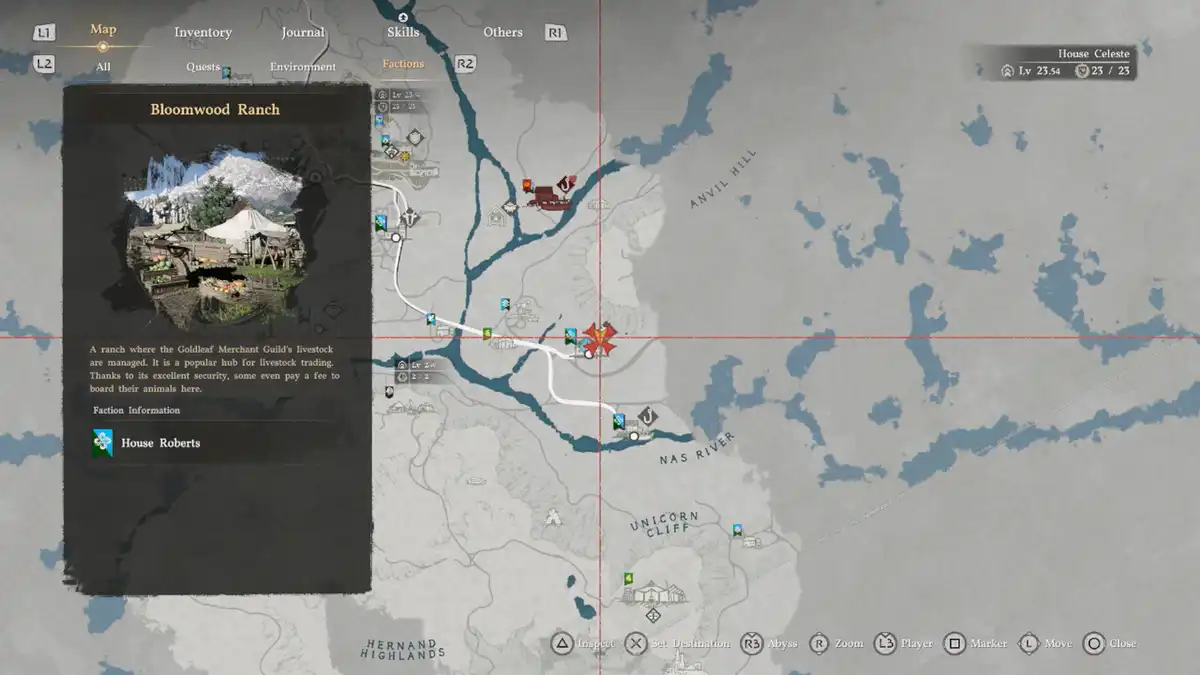Click the Bloomwood Ranch preview image
This screenshot has height=675, width=1200.
pos(216,242)
